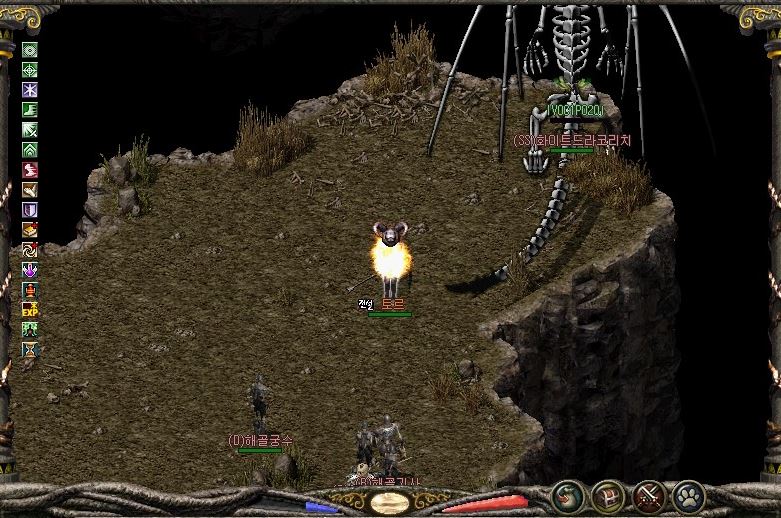This screenshot has height=518, width=781.
Task: Select the EXP boost buff icon
Action: (x=30, y=309)
